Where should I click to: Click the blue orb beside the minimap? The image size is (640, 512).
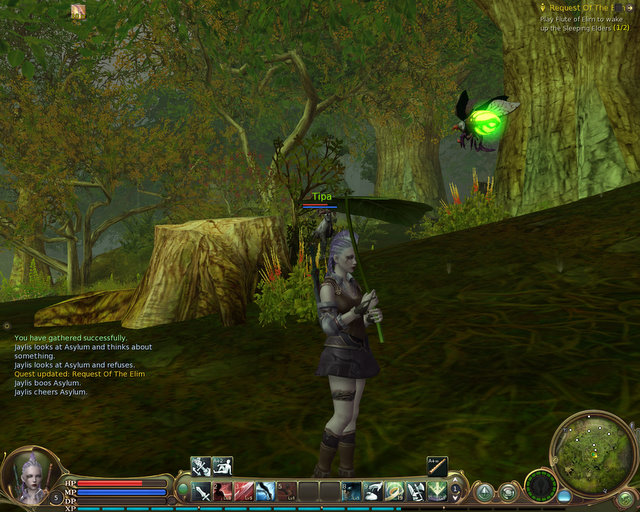(564, 495)
